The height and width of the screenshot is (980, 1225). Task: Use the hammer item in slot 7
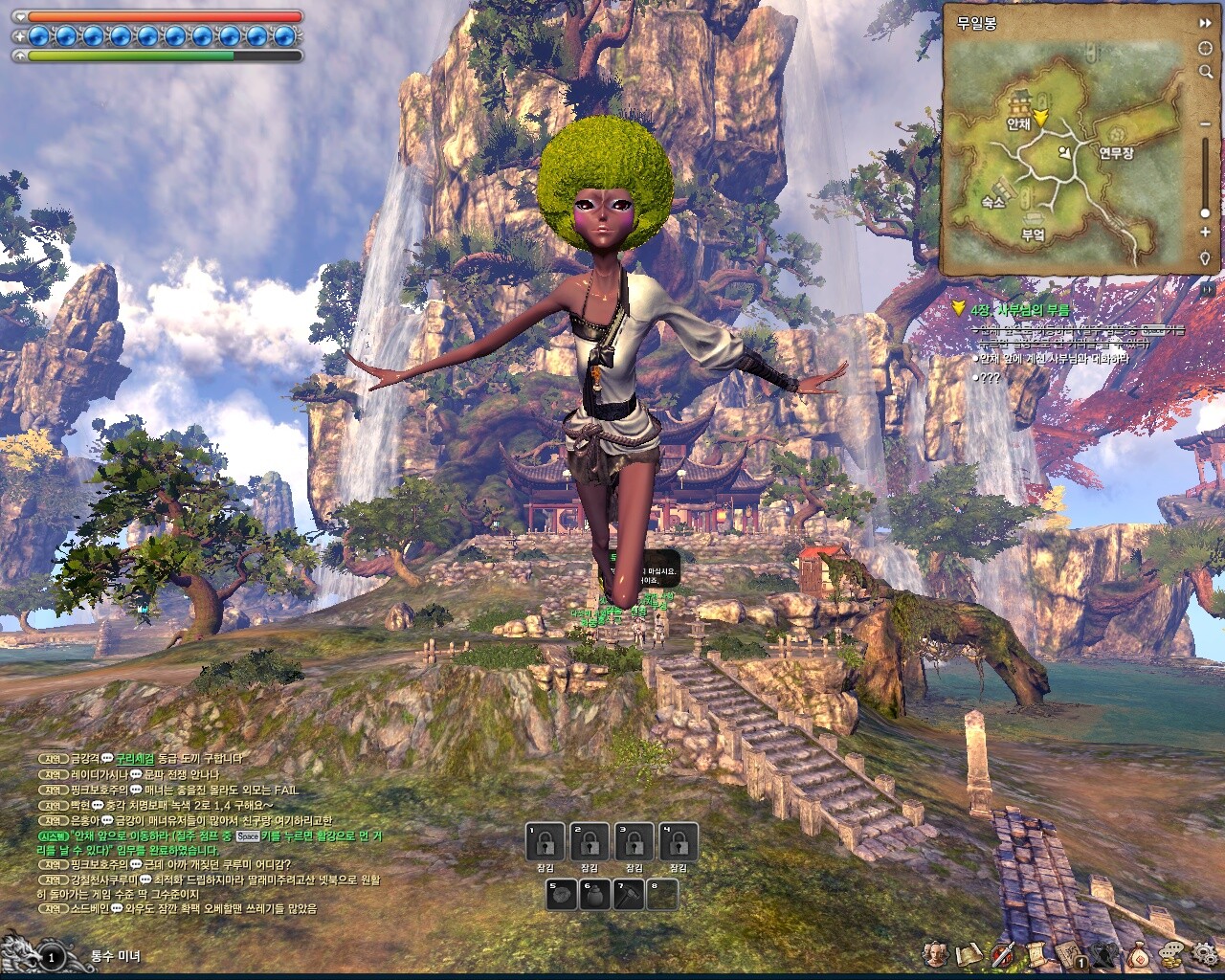point(630,896)
